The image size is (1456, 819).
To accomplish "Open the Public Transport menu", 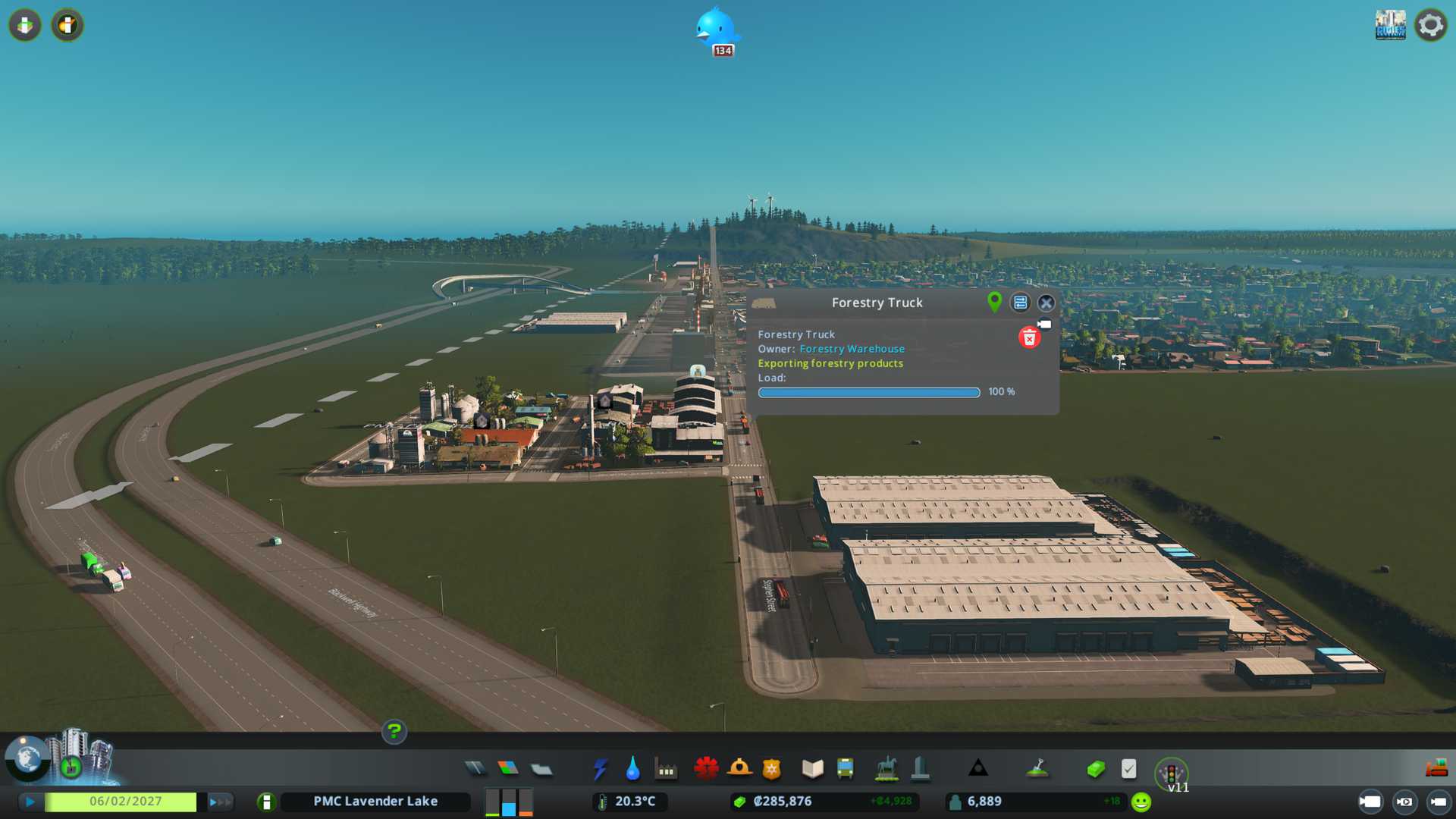I will click(x=845, y=769).
